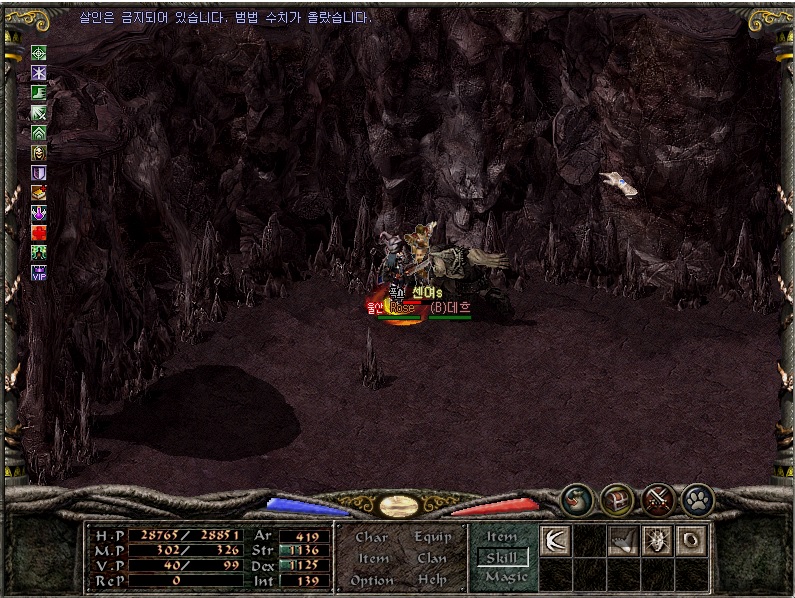Screen dimensions: 795x598
Task: Open the Item inventory menu
Action: click(x=373, y=558)
